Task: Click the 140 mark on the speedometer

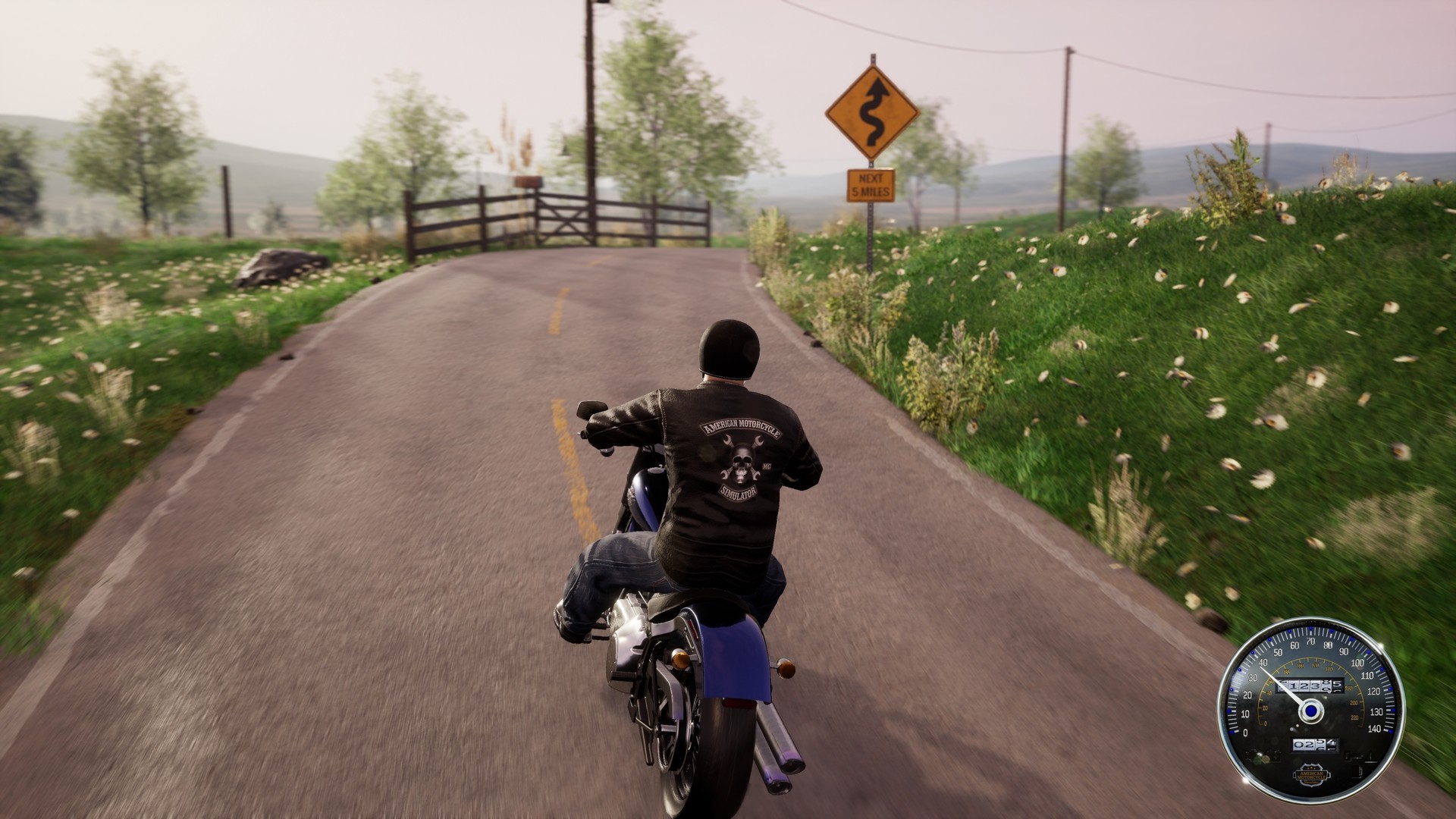Action: click(x=1375, y=728)
